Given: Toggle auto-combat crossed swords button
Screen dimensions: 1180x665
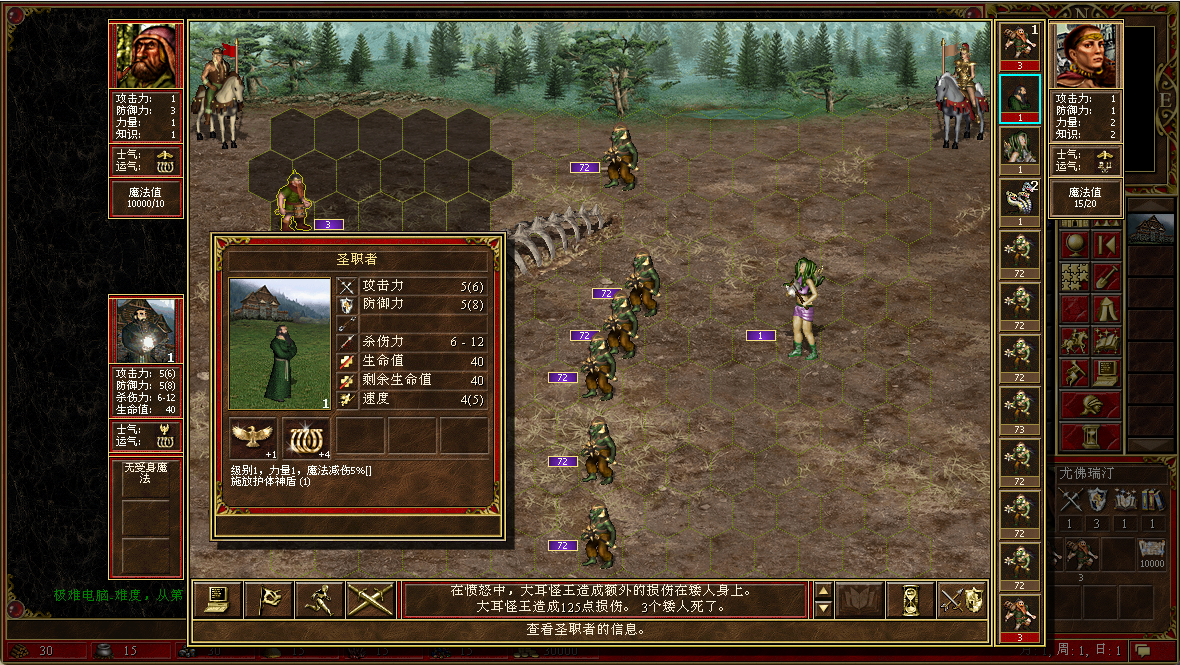Looking at the screenshot, I should [371, 599].
